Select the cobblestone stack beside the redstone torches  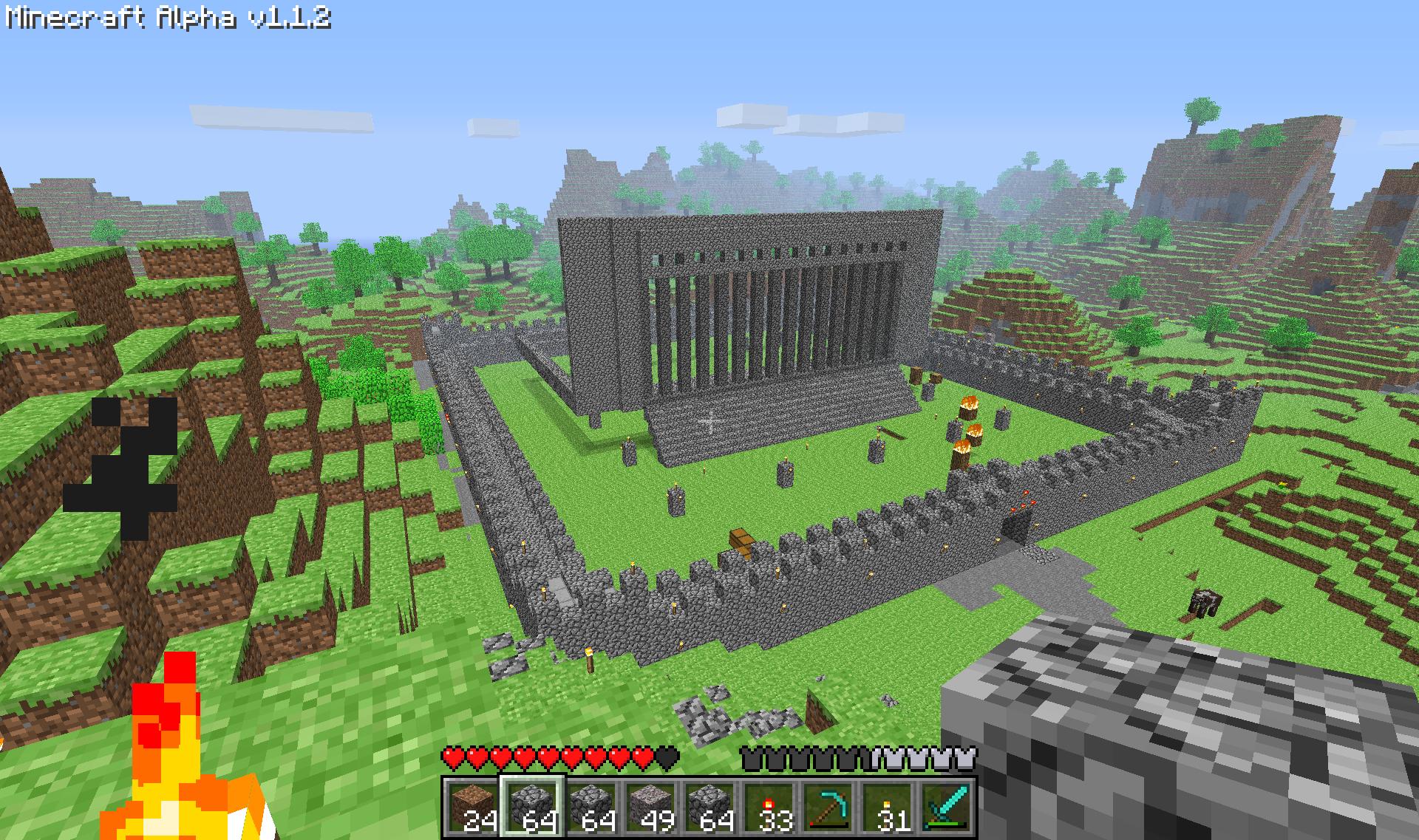709,807
